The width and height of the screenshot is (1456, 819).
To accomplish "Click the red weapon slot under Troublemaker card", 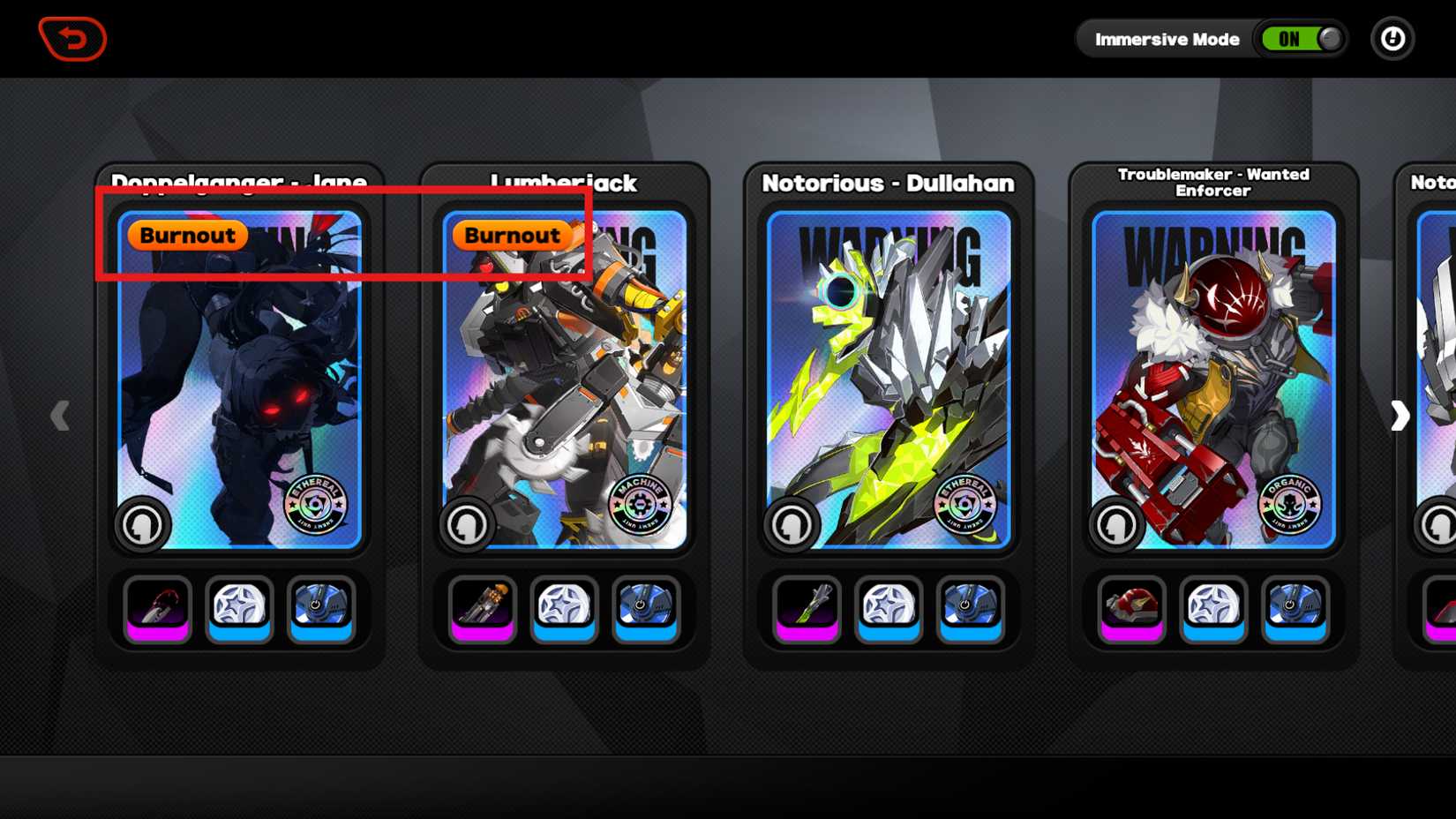I will [1130, 608].
